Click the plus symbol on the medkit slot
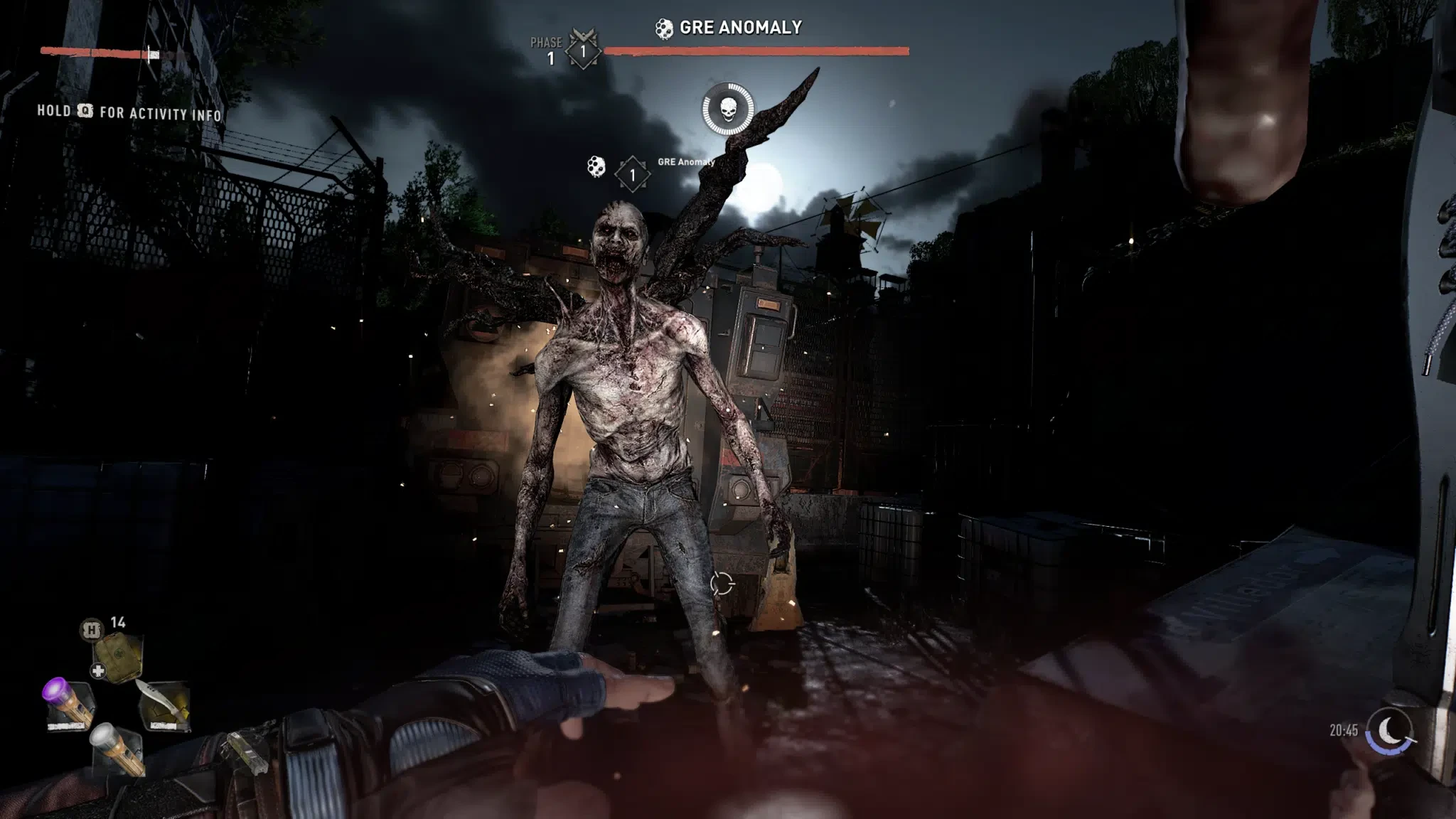The height and width of the screenshot is (819, 1456). 99,669
